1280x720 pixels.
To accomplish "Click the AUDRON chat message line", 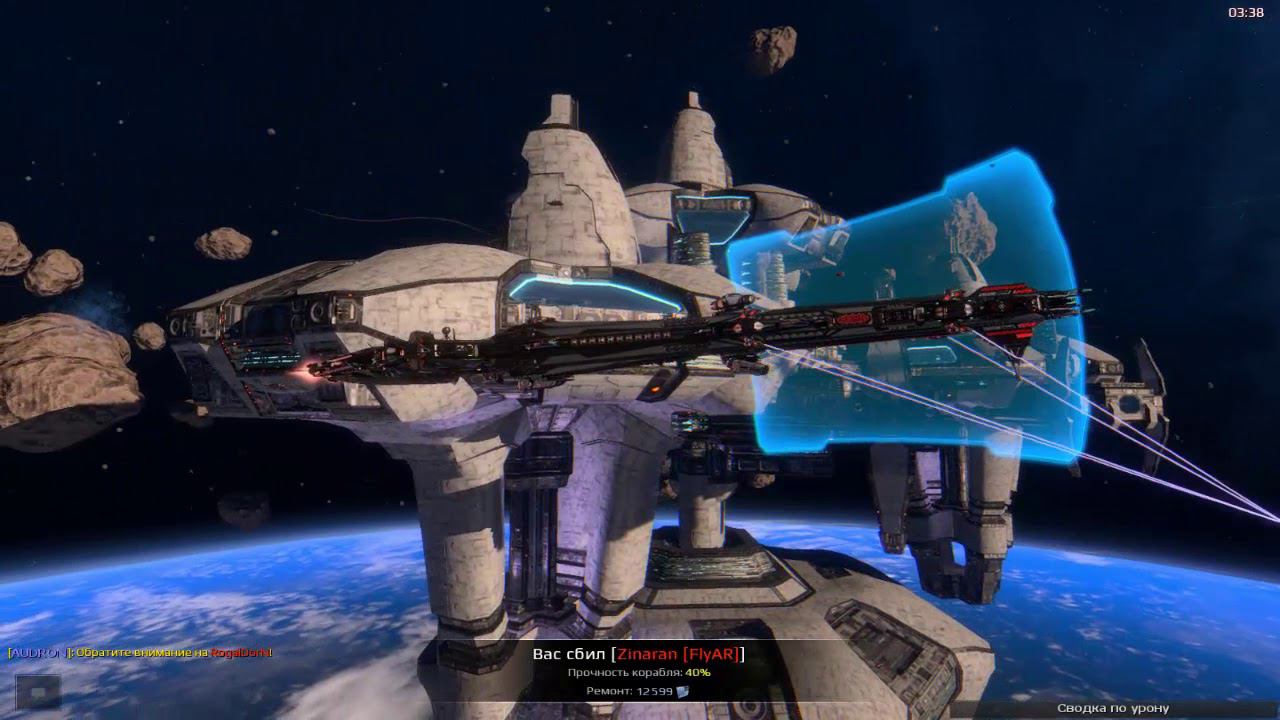I will click(x=140, y=653).
